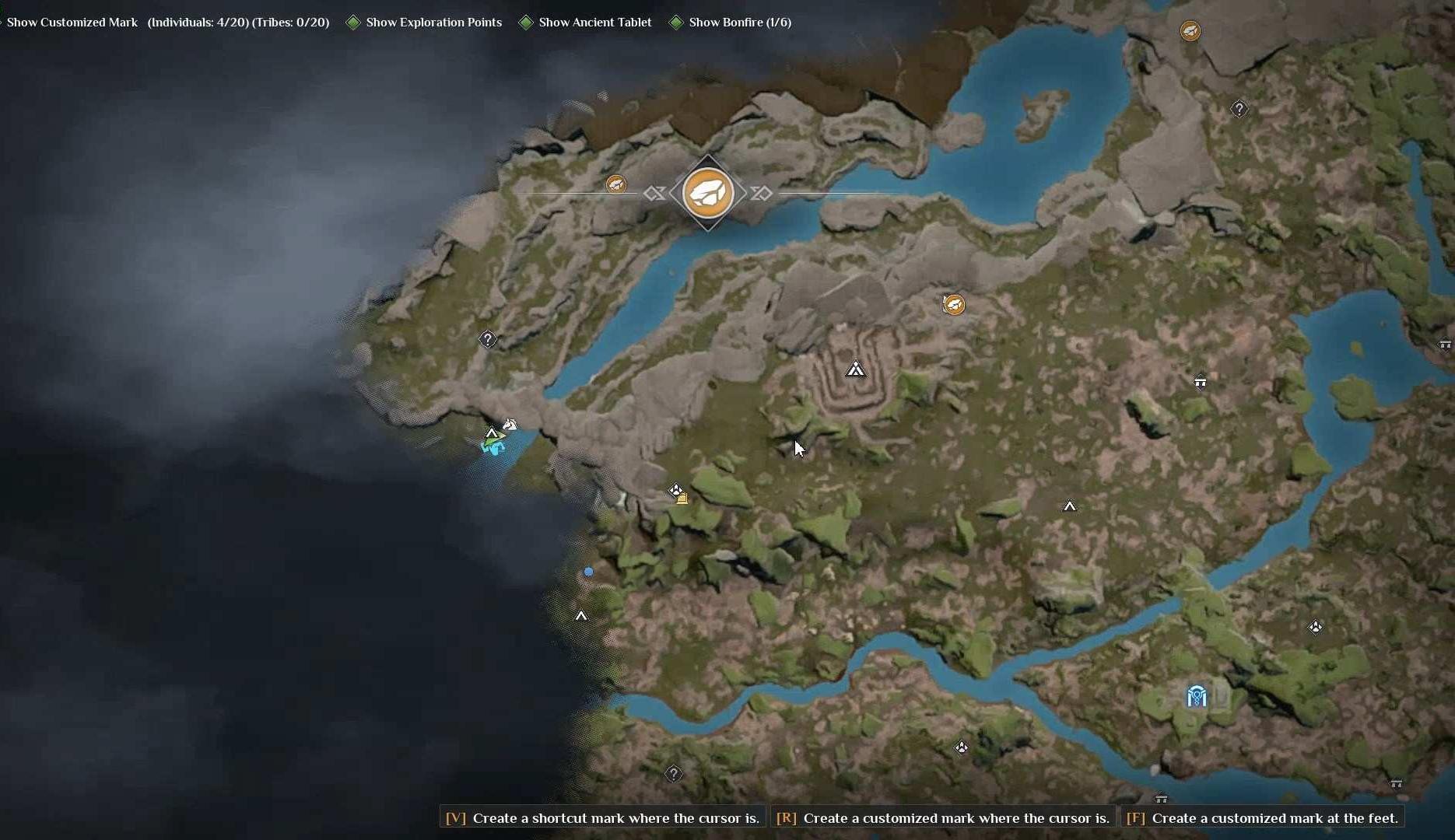This screenshot has width=1455, height=840.
Task: Select the pyramid marker on the terraced ruins
Action: pyautogui.click(x=855, y=369)
